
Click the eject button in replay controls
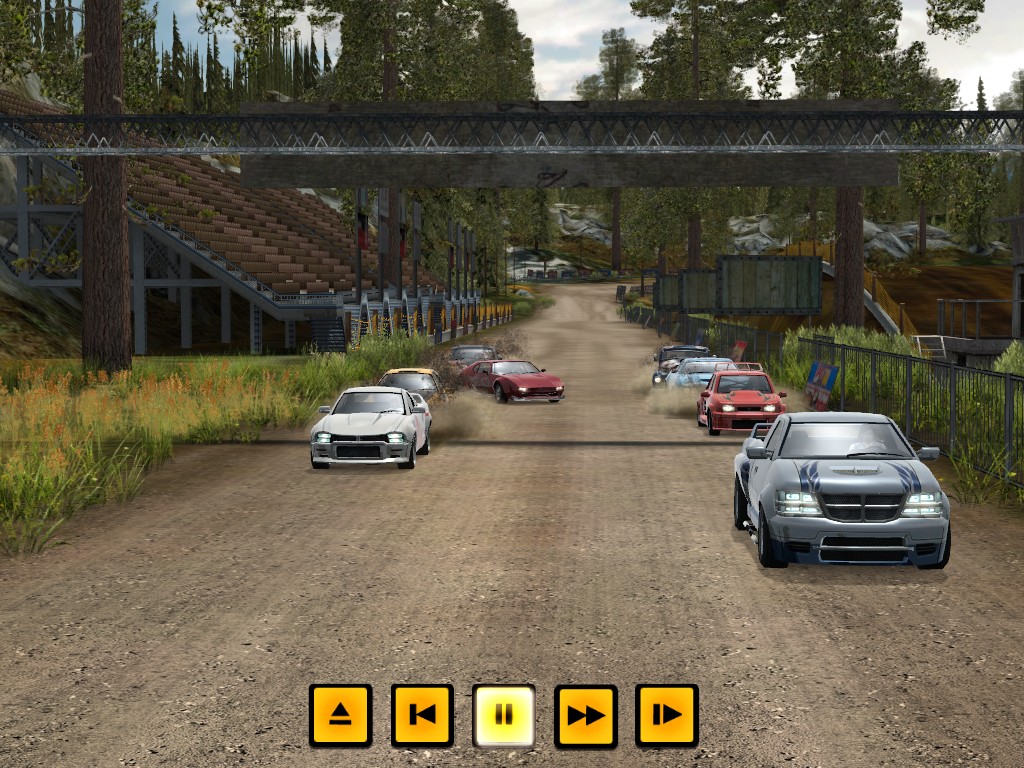pos(340,715)
